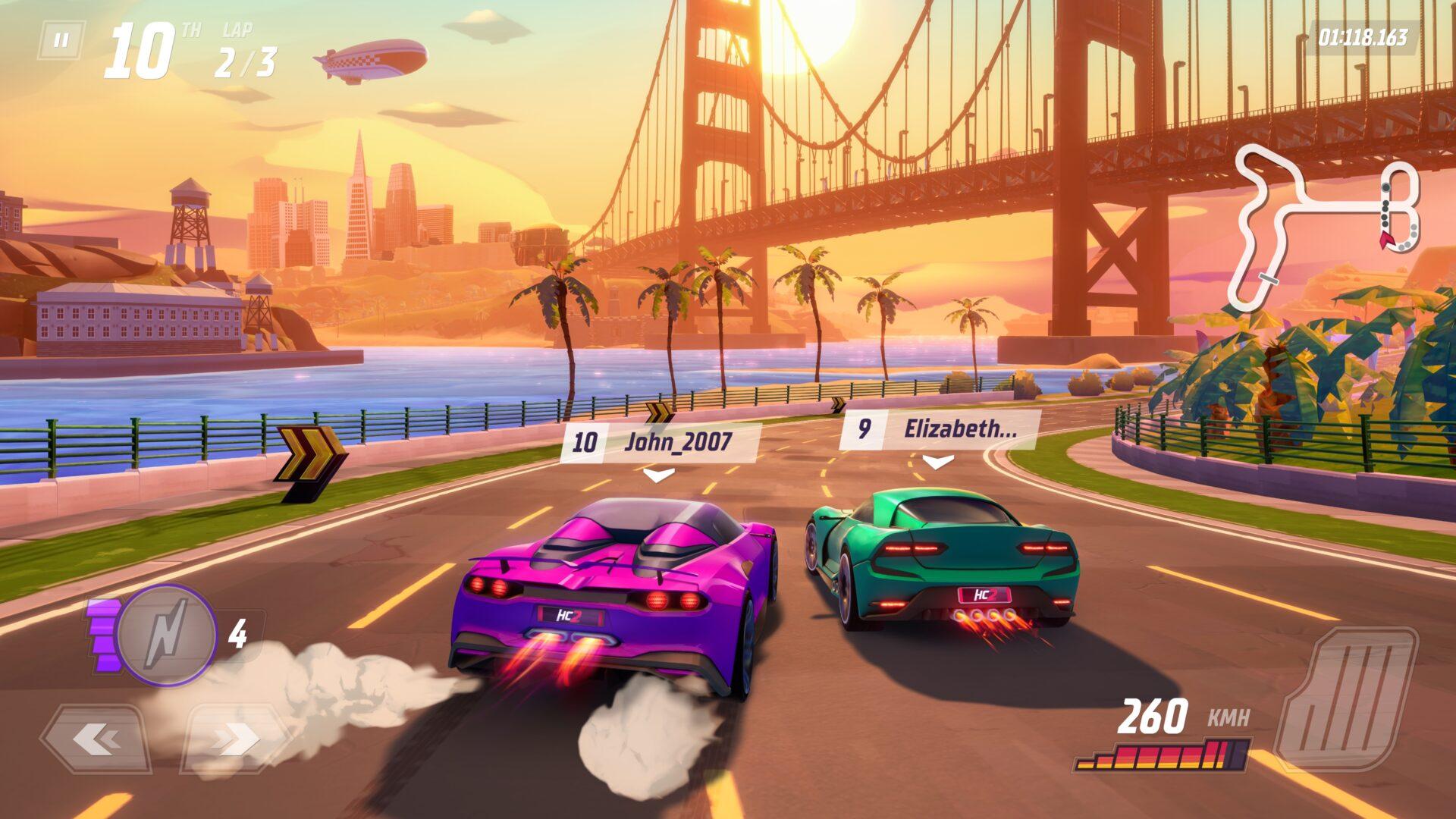Click the track minimap
The width and height of the screenshot is (1456, 819).
pos(1324,227)
